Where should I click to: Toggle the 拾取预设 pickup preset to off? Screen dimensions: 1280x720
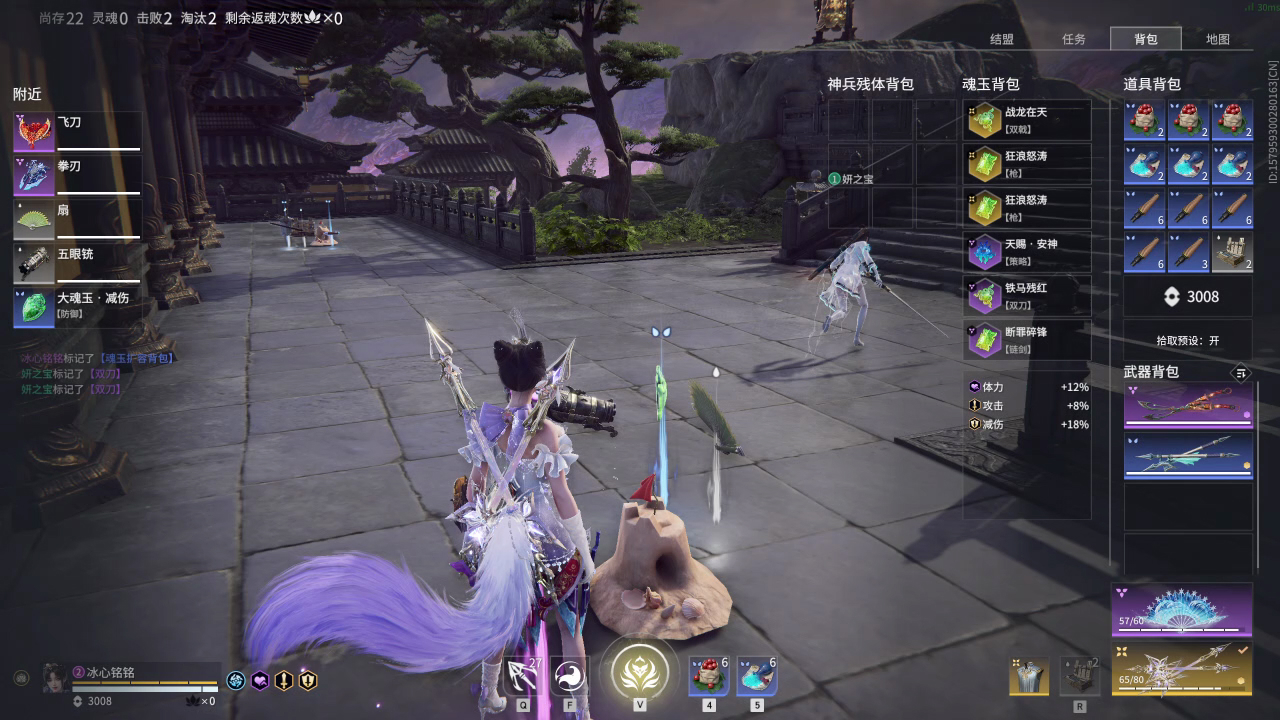coord(1188,339)
